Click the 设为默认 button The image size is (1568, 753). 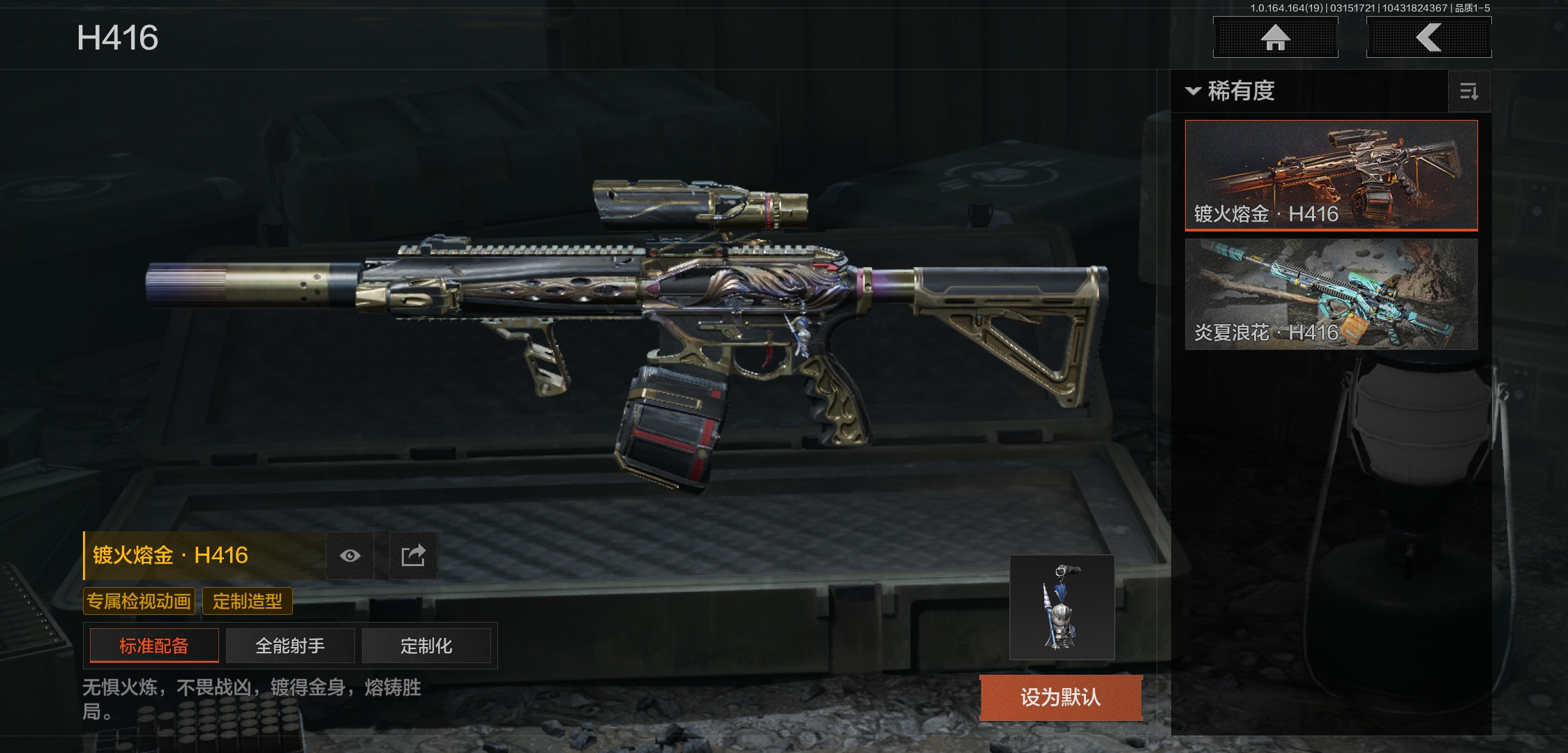pyautogui.click(x=1061, y=697)
